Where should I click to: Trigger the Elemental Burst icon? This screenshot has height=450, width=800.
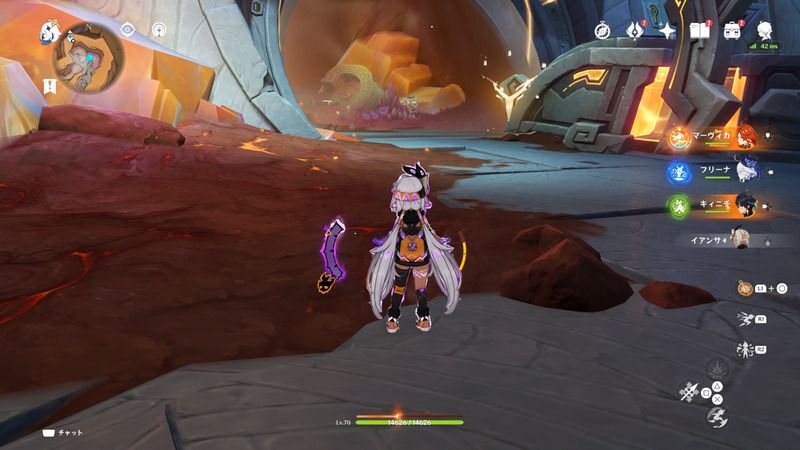click(745, 349)
